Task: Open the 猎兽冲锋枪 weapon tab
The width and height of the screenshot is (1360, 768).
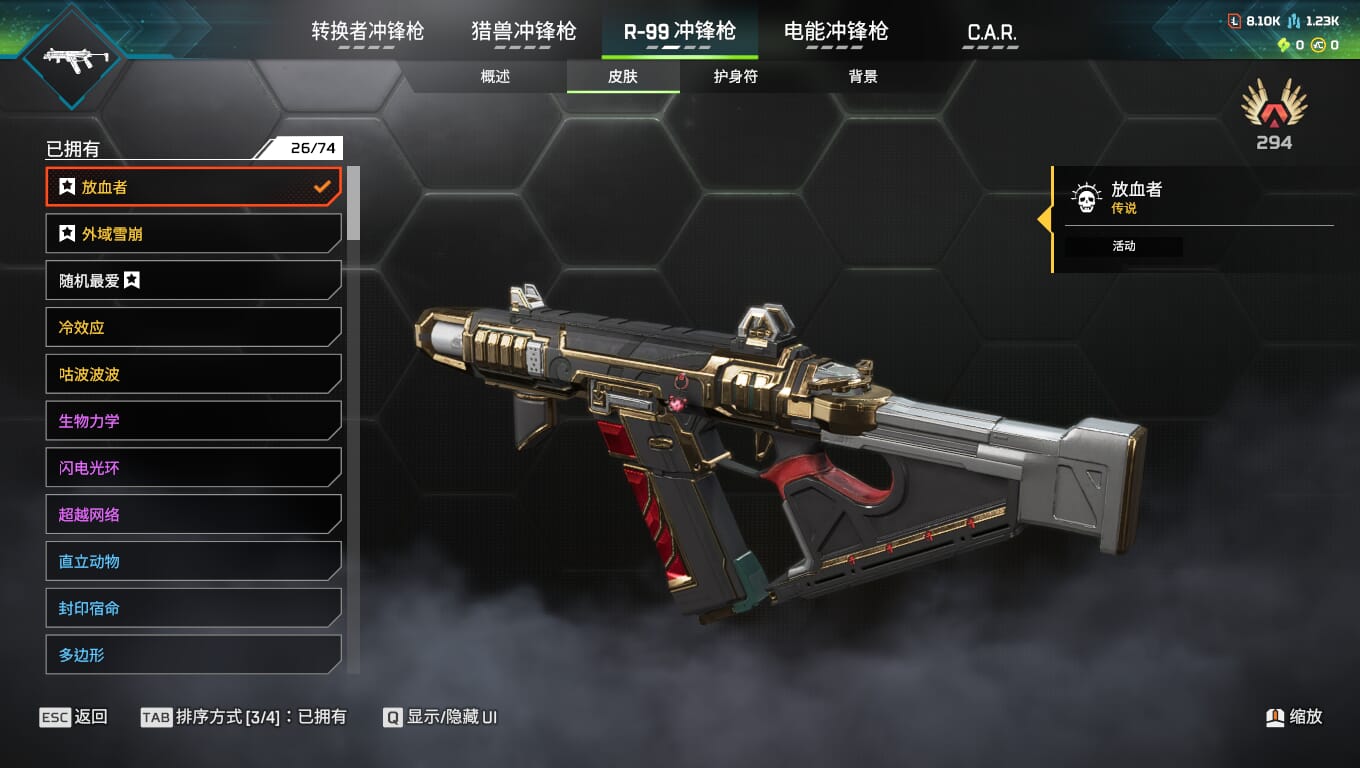Action: click(523, 31)
